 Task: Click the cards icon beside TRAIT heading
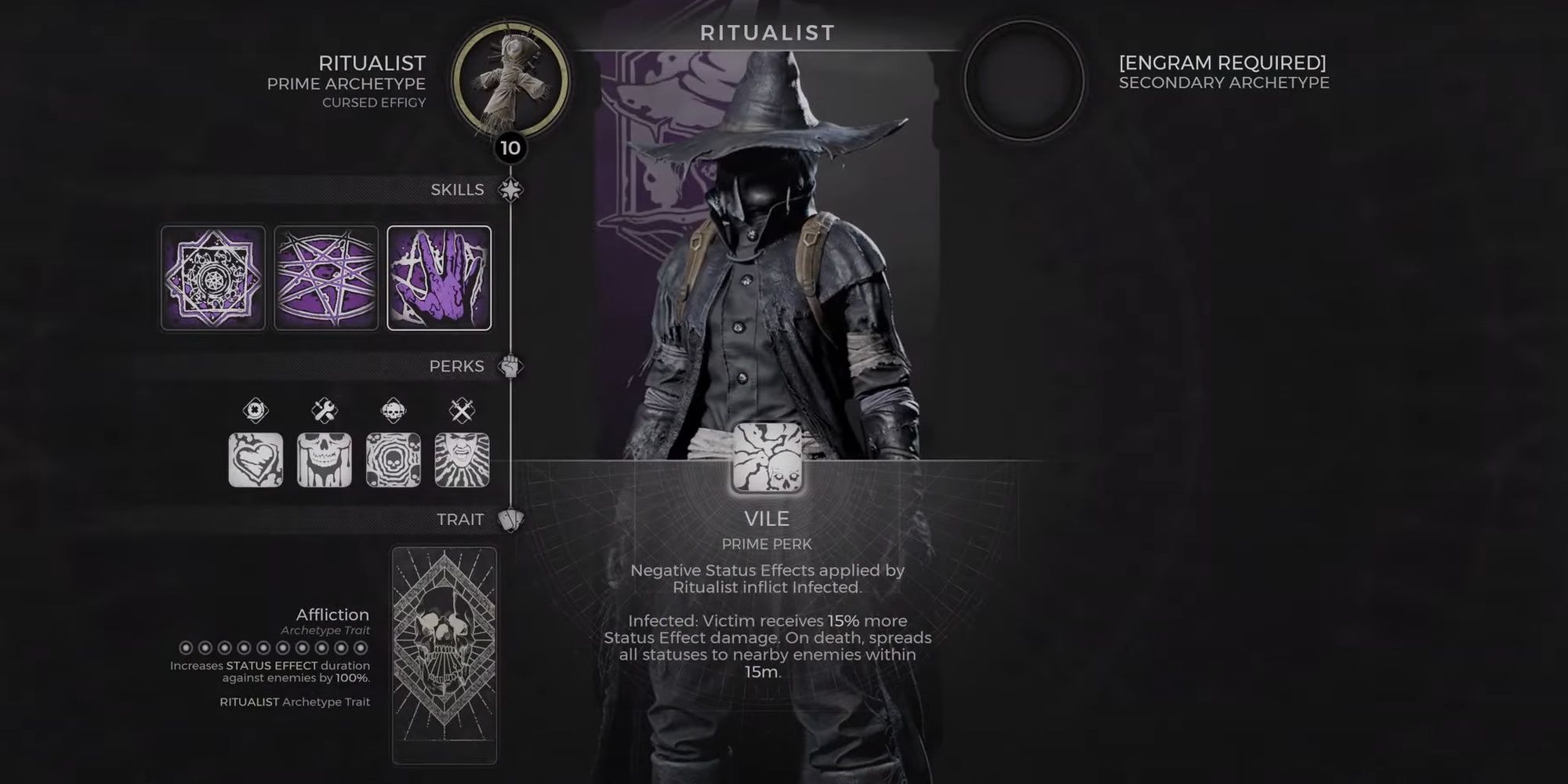(x=510, y=520)
